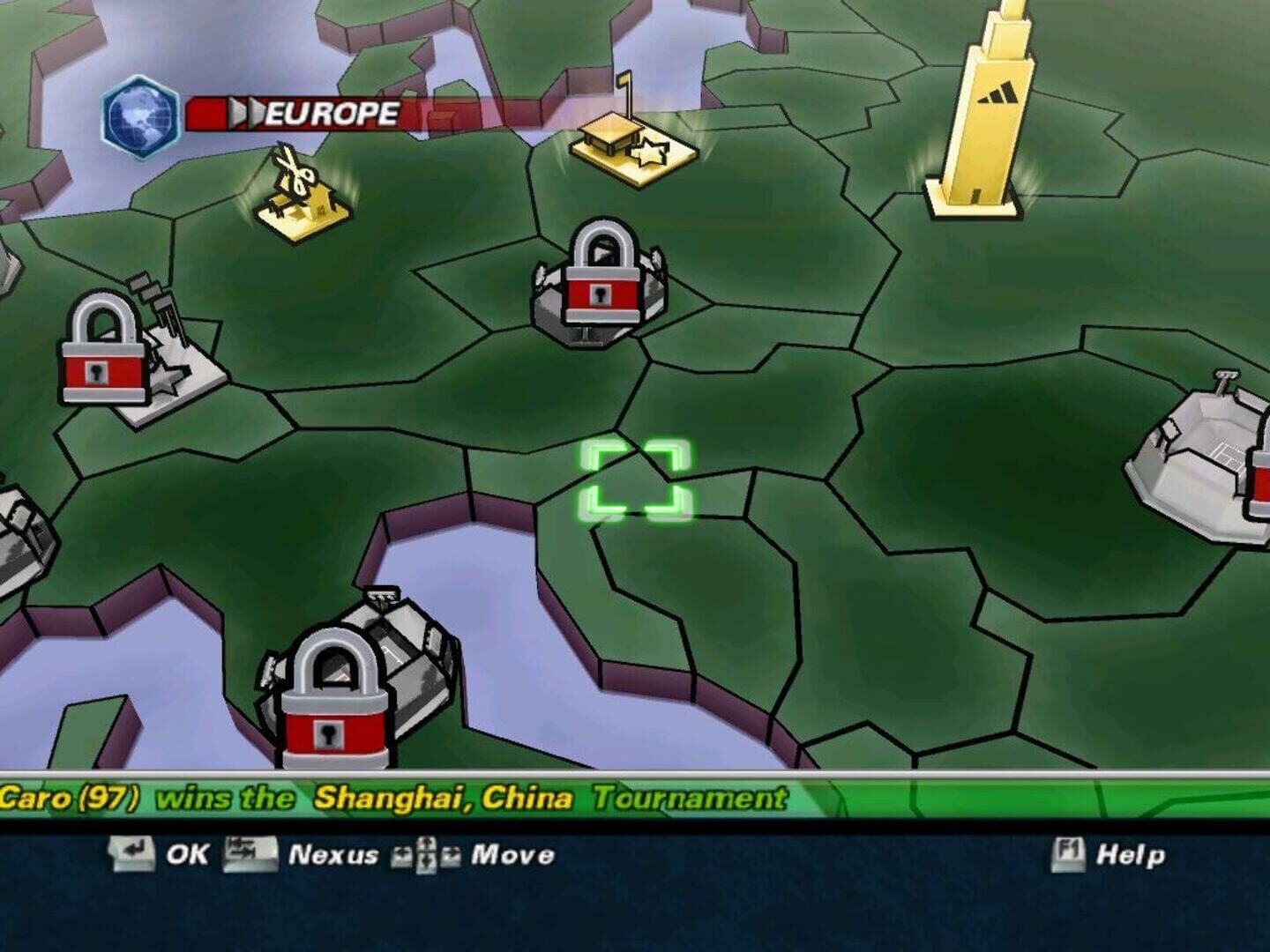1270x952 pixels.
Task: Click the golden scissors trophy building
Action: point(300,190)
